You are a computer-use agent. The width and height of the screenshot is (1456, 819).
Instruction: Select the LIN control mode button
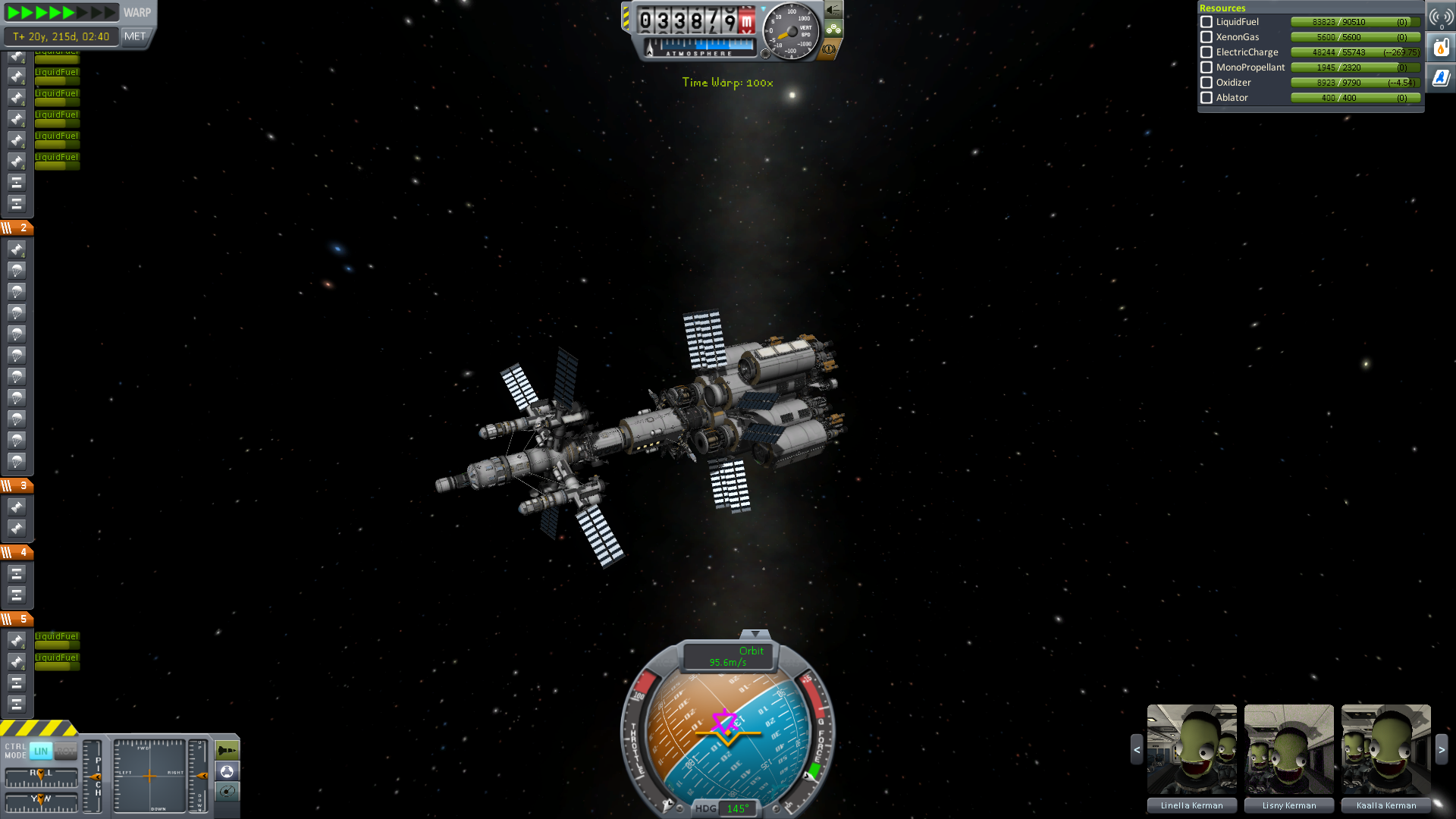tap(41, 751)
